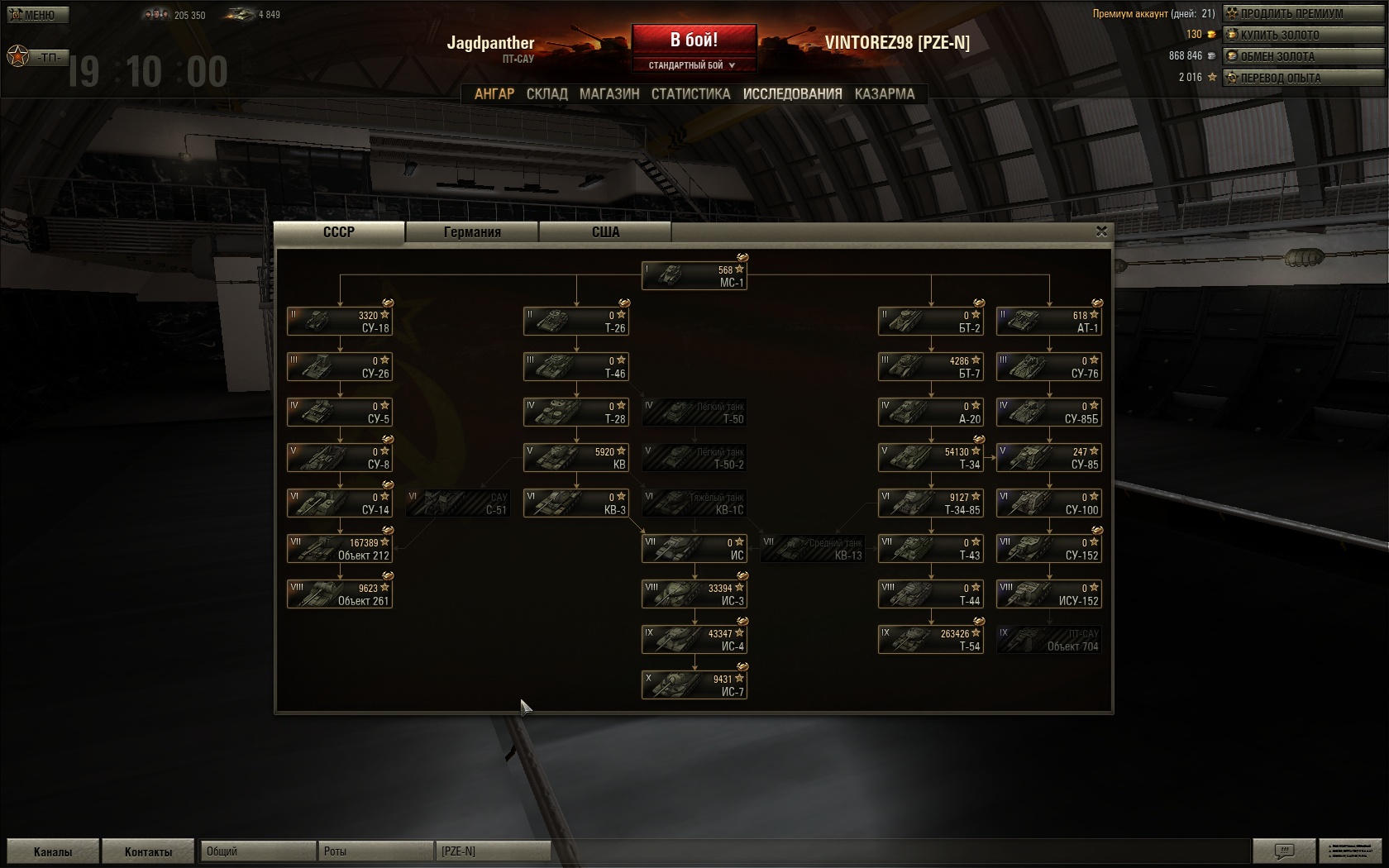The image size is (1389, 868).
Task: Open the Стандартный бой battle type dropdown
Action: (x=693, y=65)
